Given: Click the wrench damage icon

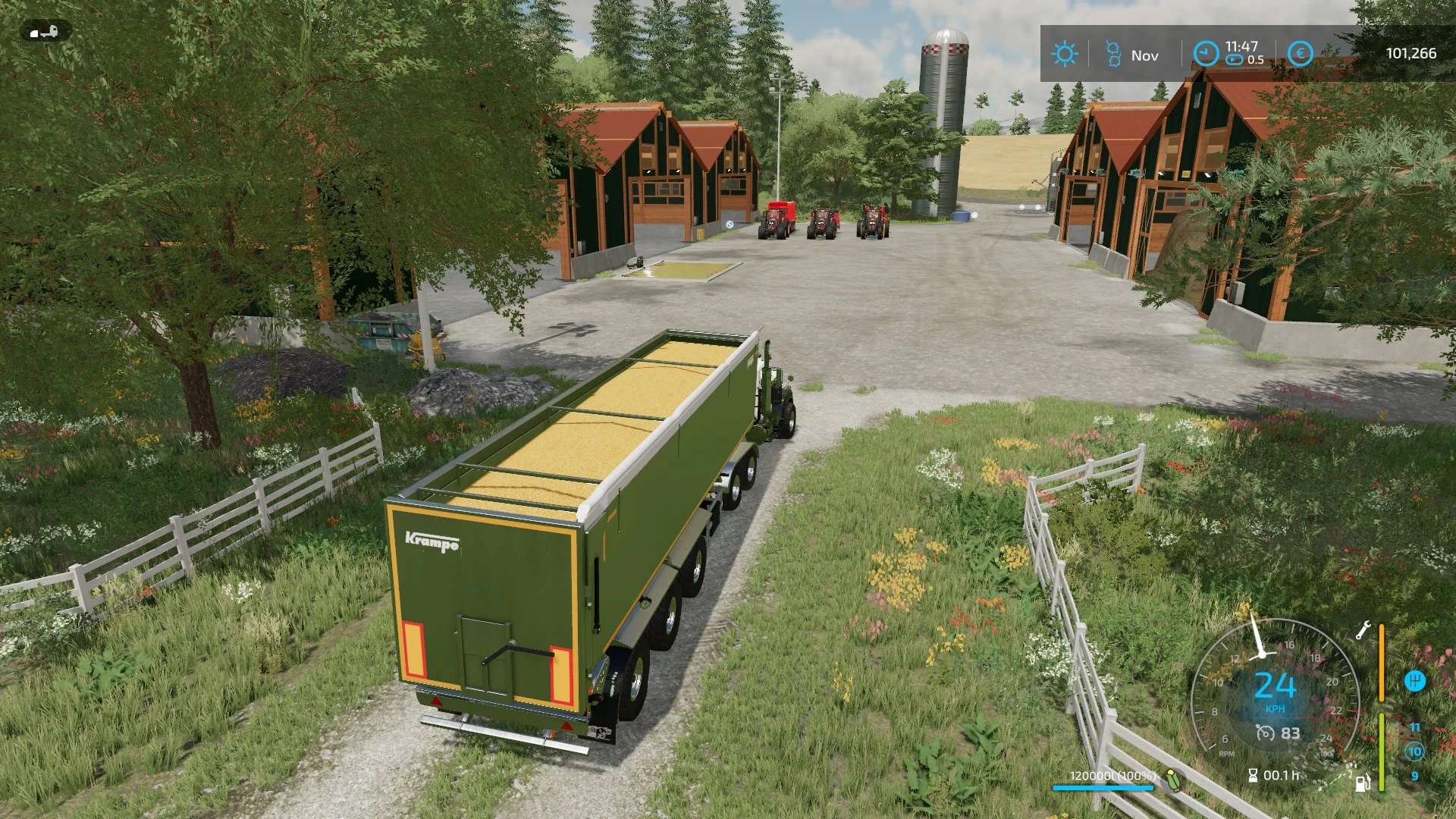Looking at the screenshot, I should click(1363, 630).
